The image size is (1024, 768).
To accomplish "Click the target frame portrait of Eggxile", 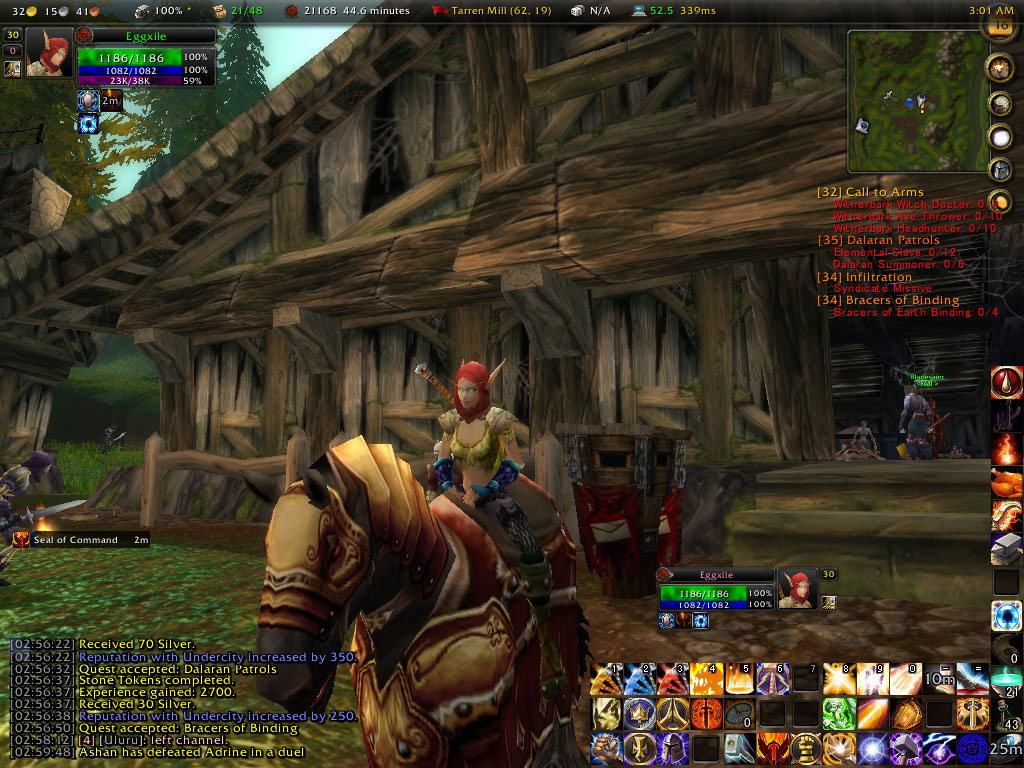I will coord(797,590).
